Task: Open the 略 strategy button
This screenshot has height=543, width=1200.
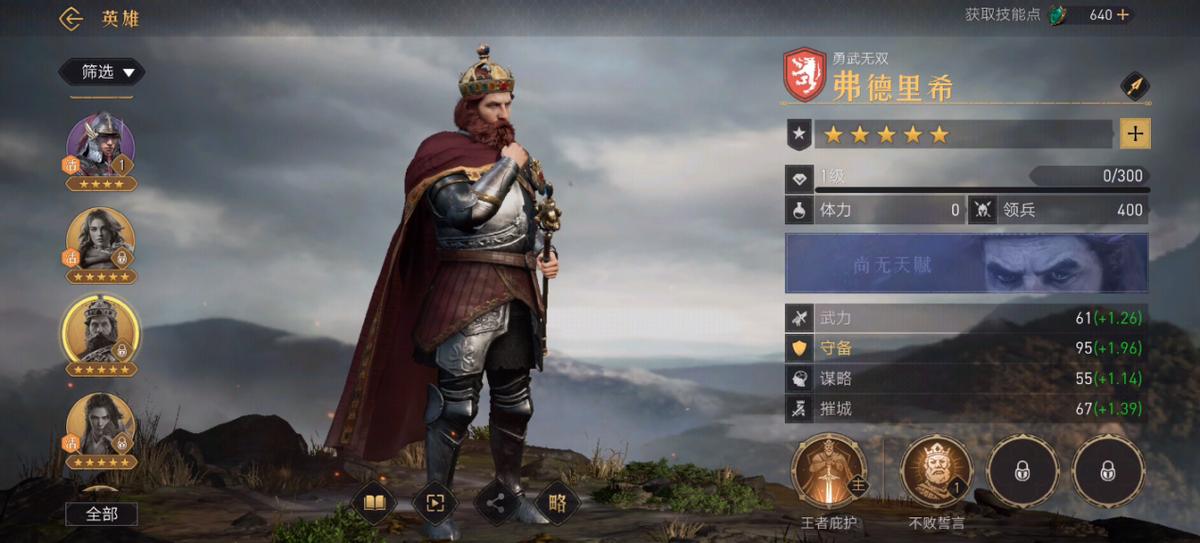Action: 558,502
